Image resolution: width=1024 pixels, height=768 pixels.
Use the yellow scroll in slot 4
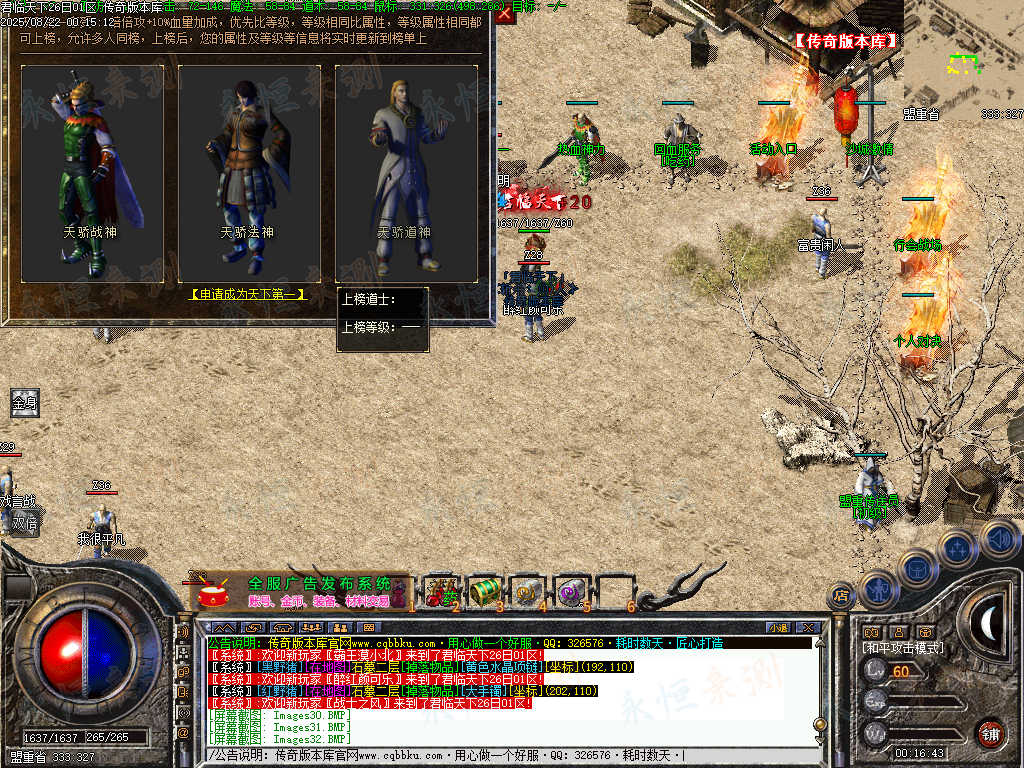point(528,591)
